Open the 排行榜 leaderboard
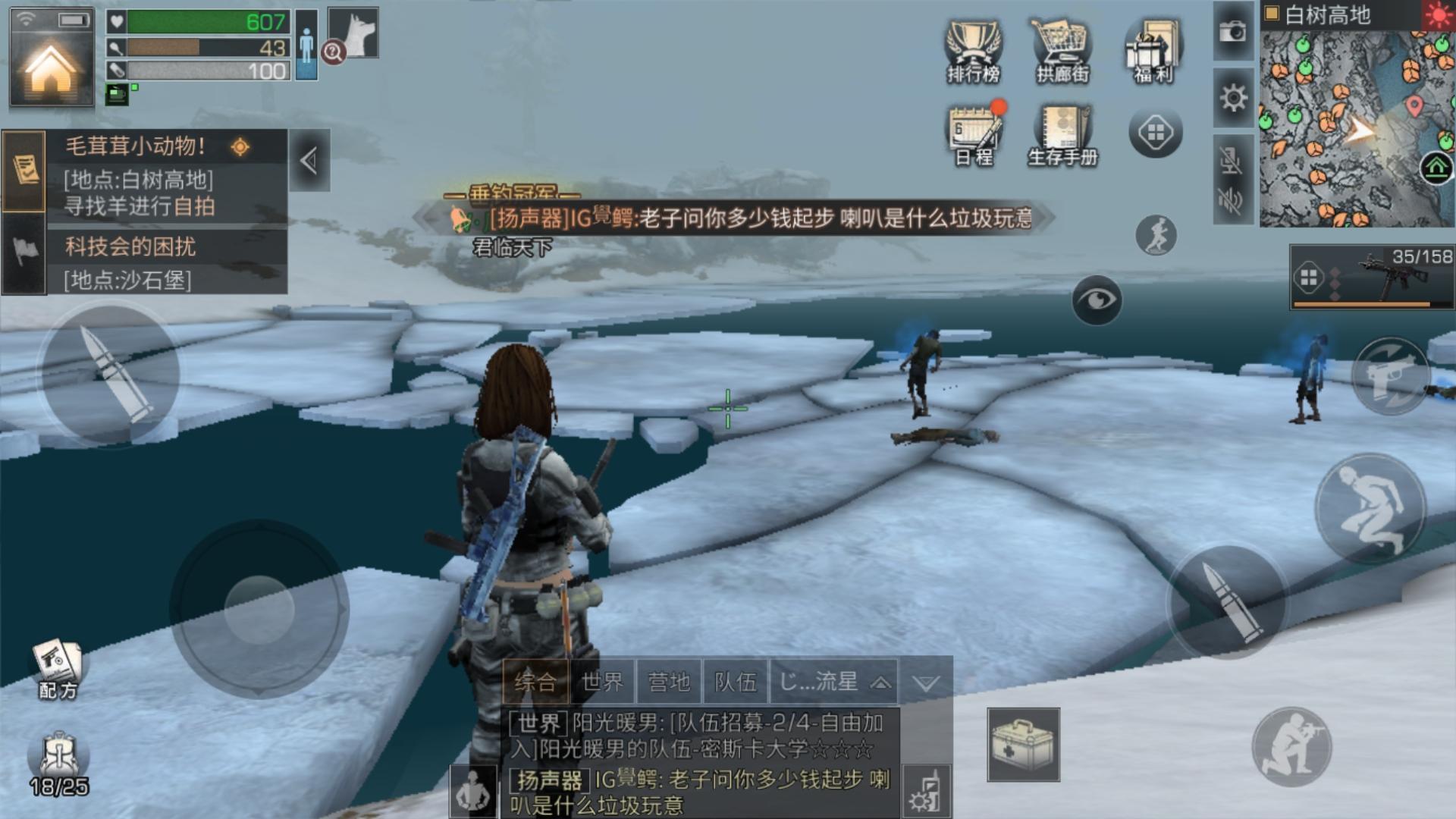 (x=974, y=52)
